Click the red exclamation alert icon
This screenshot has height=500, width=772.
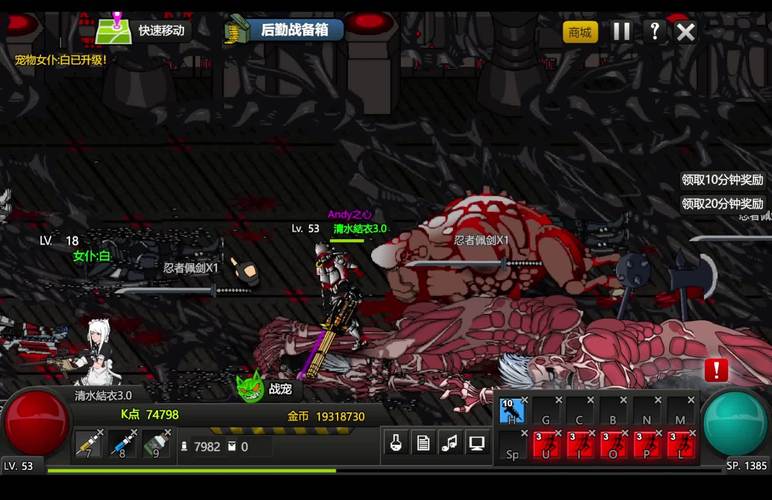(x=716, y=370)
